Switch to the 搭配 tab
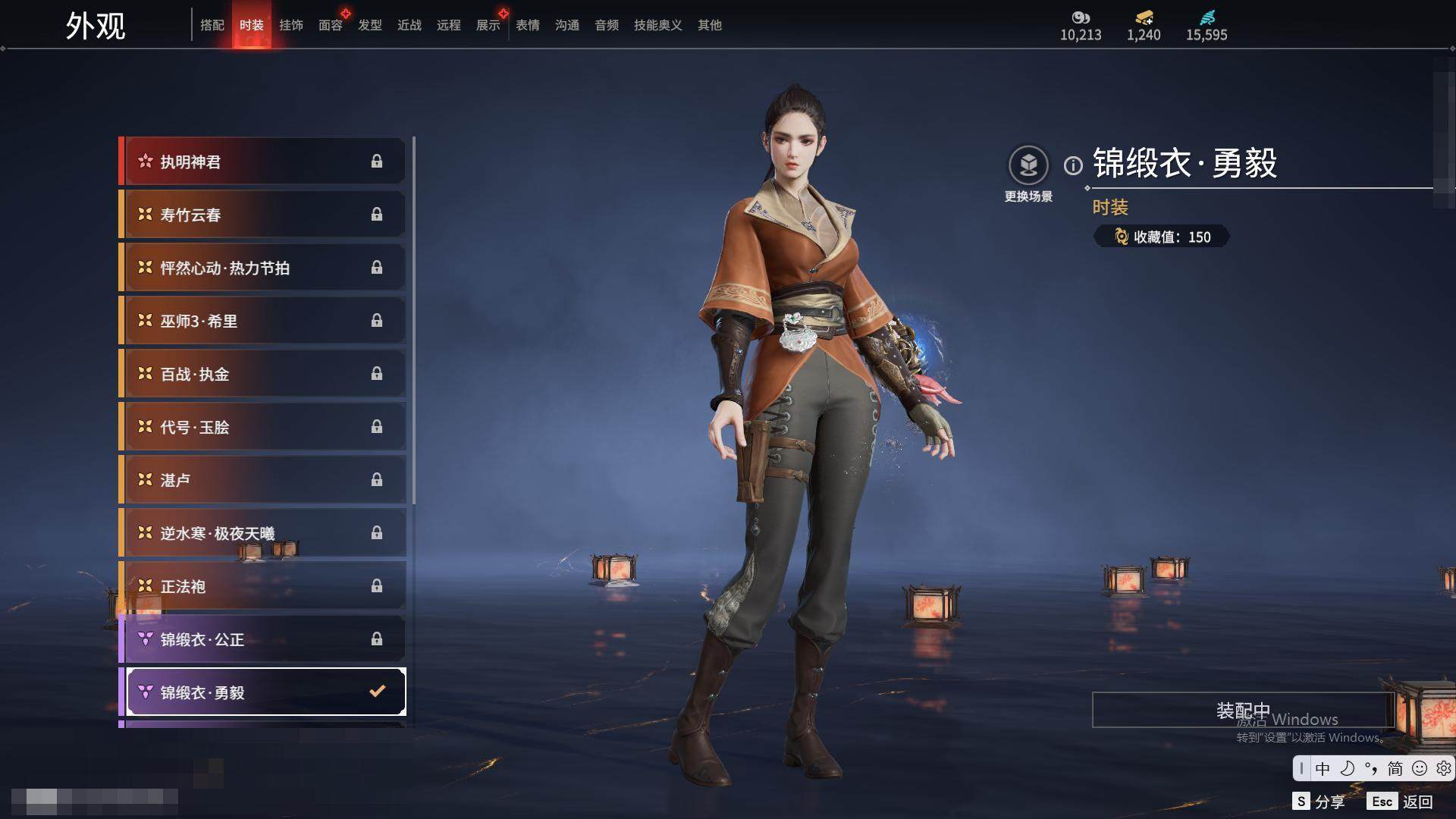Image resolution: width=1456 pixels, height=819 pixels. [x=212, y=25]
